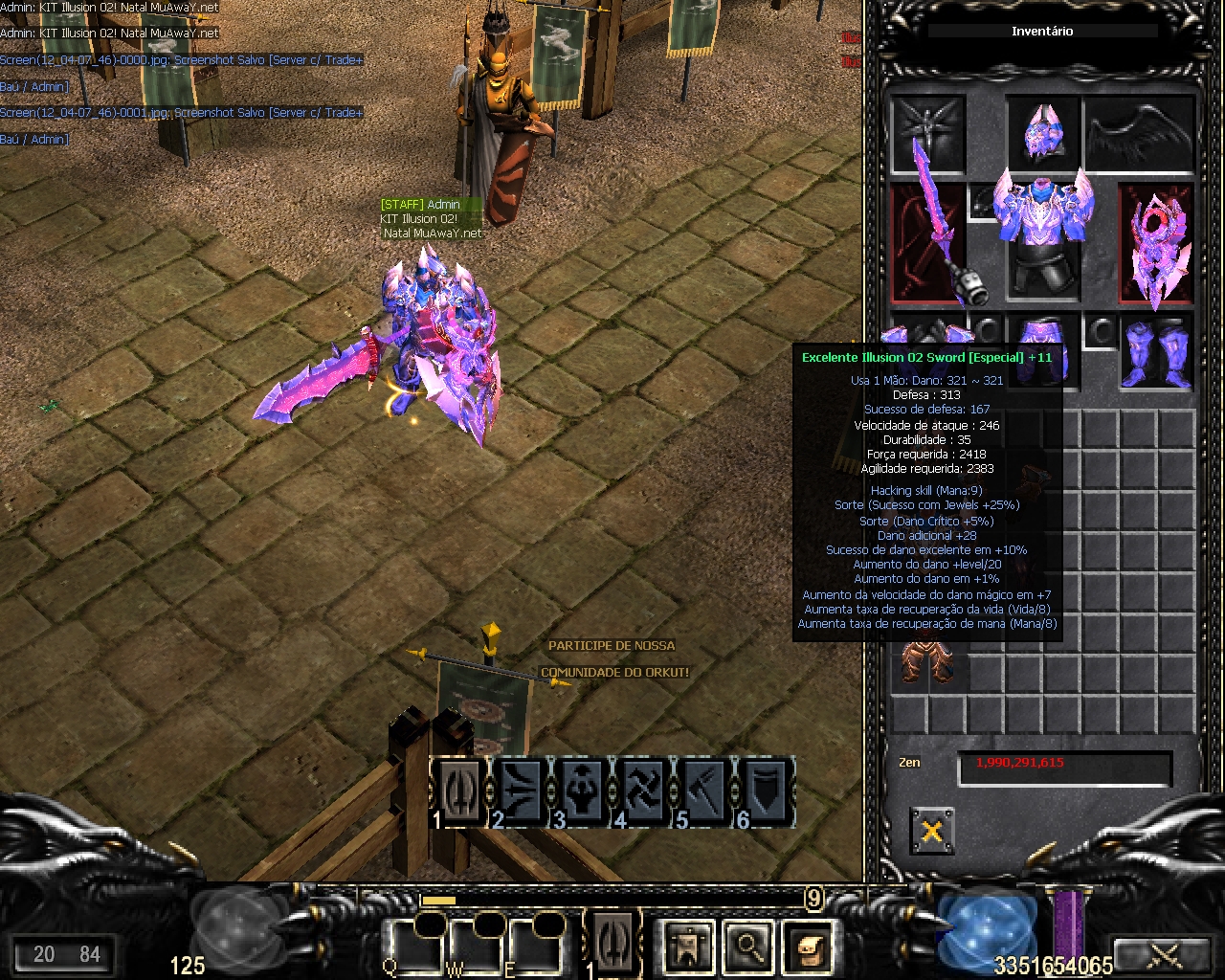Choose skill 3, the flexing figure icon
The image size is (1225, 980).
tap(581, 791)
